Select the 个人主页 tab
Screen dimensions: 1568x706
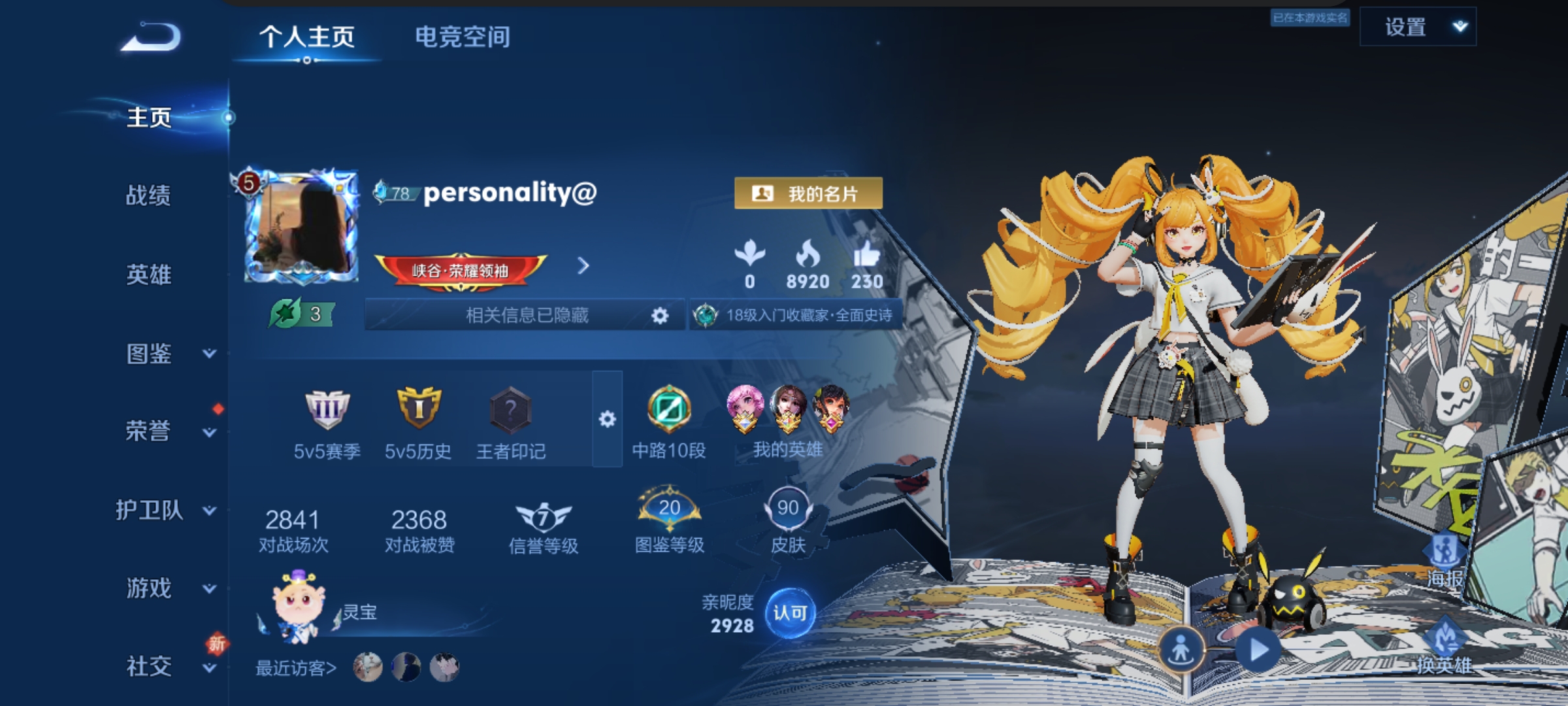tap(307, 37)
